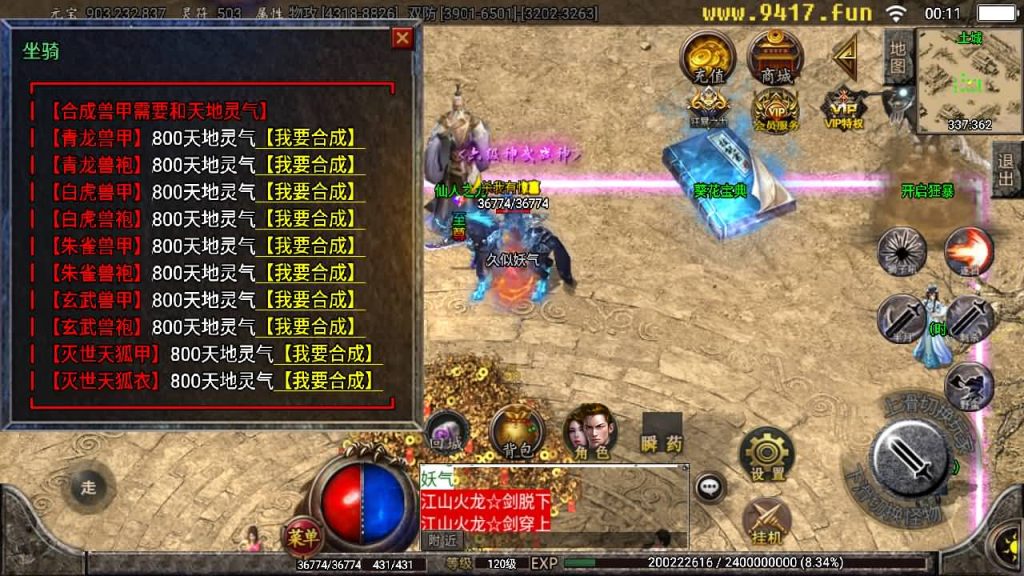Craft 朱雀兽甲 via 我要合成 link
Screen dimensions: 1024x576
tap(314, 246)
